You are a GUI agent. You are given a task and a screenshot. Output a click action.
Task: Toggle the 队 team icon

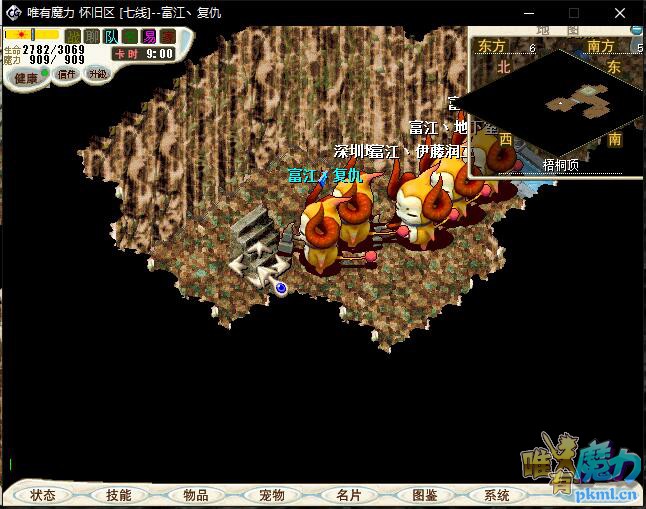(111, 36)
